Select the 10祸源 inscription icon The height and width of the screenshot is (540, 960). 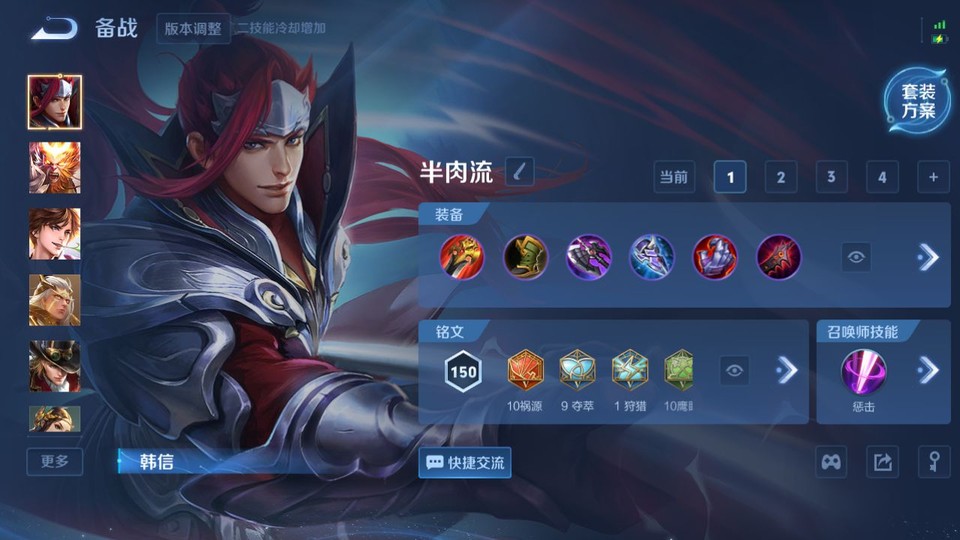click(x=525, y=370)
